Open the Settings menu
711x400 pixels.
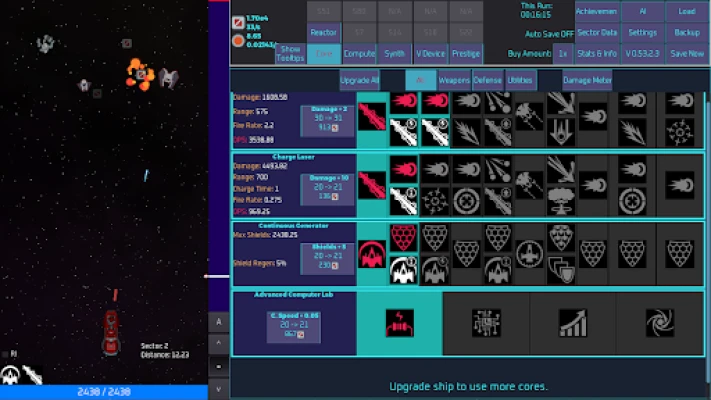(x=642, y=32)
